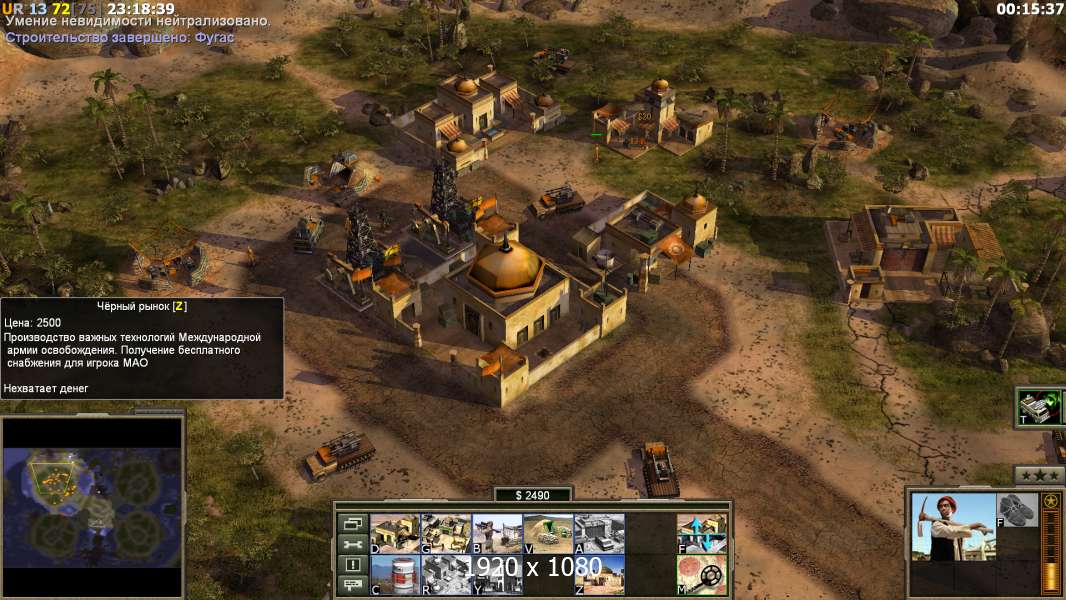This screenshot has width=1066, height=600.
Task: Pick the build icon with hotkey V
Action: [x=548, y=533]
